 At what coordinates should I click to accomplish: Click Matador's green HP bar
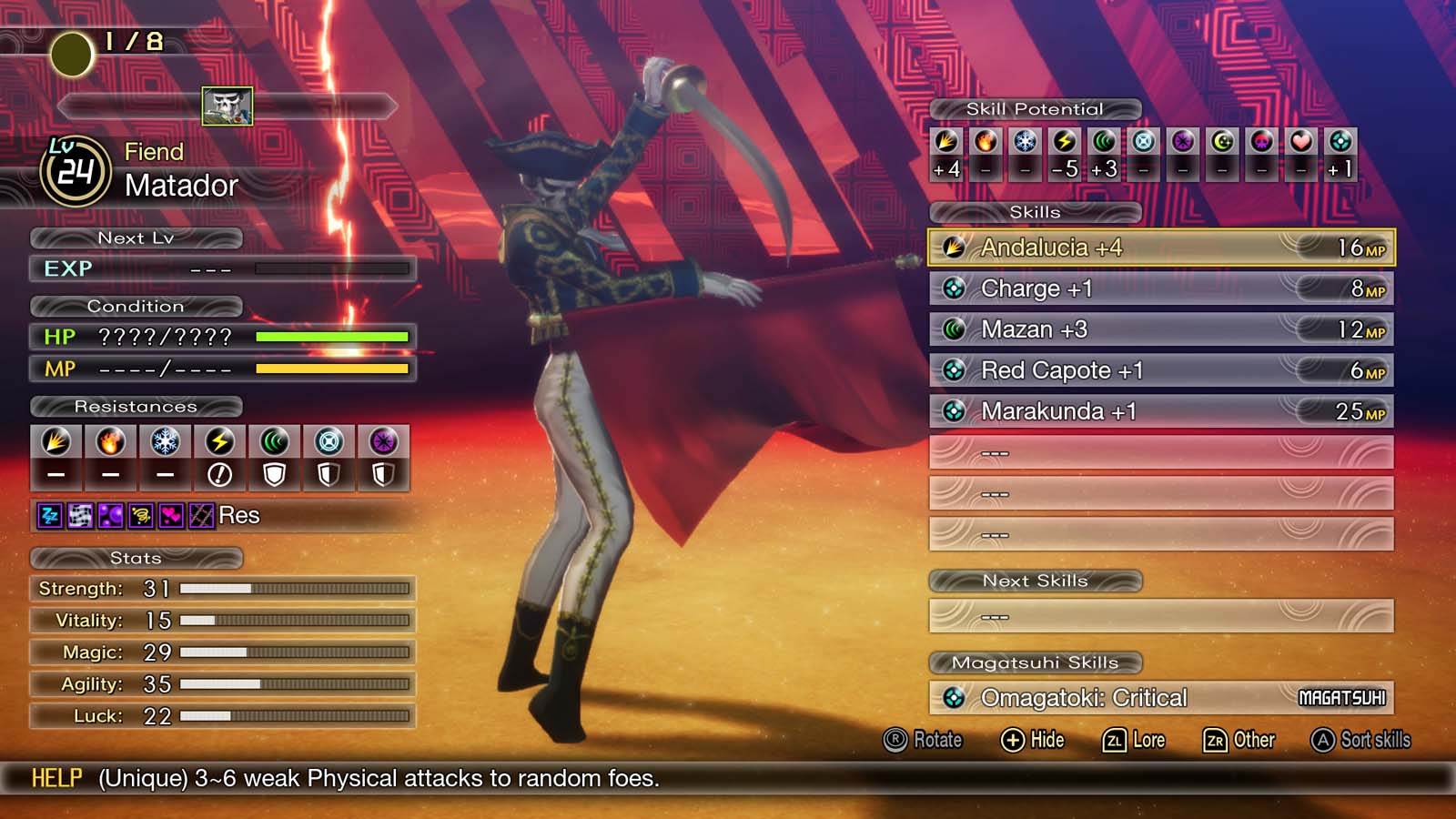click(x=332, y=338)
